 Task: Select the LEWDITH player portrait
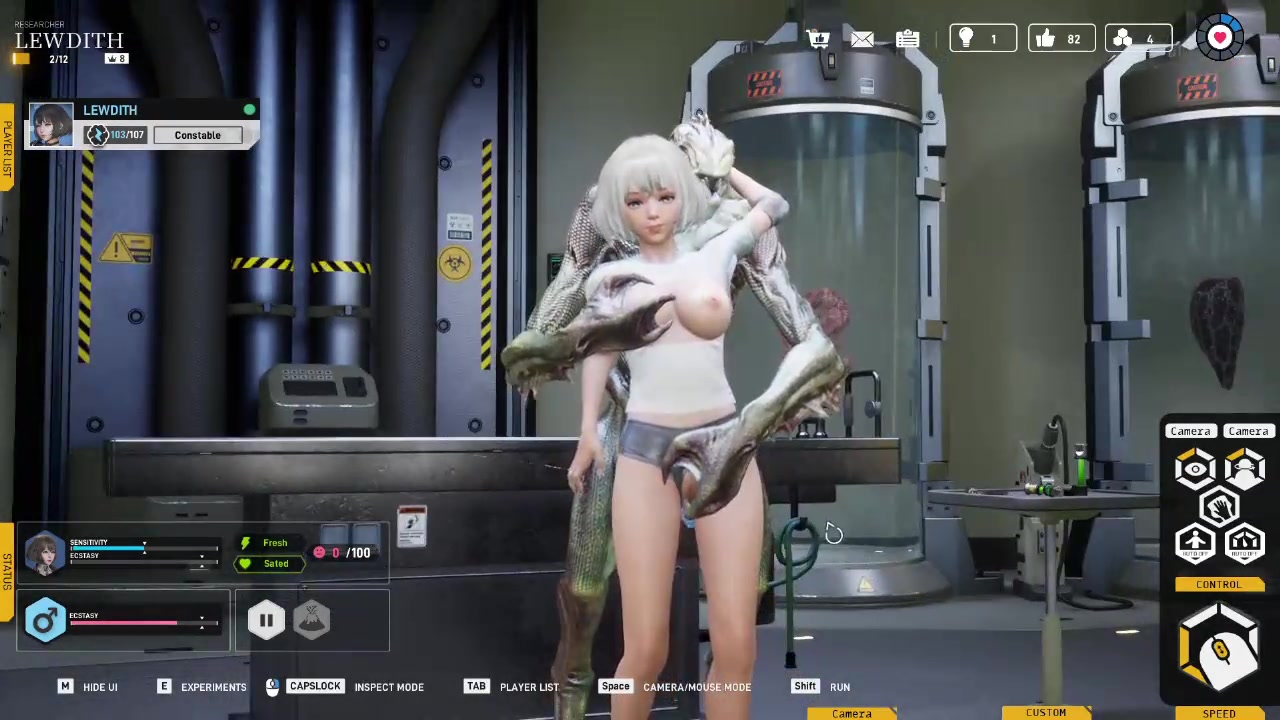click(x=51, y=125)
